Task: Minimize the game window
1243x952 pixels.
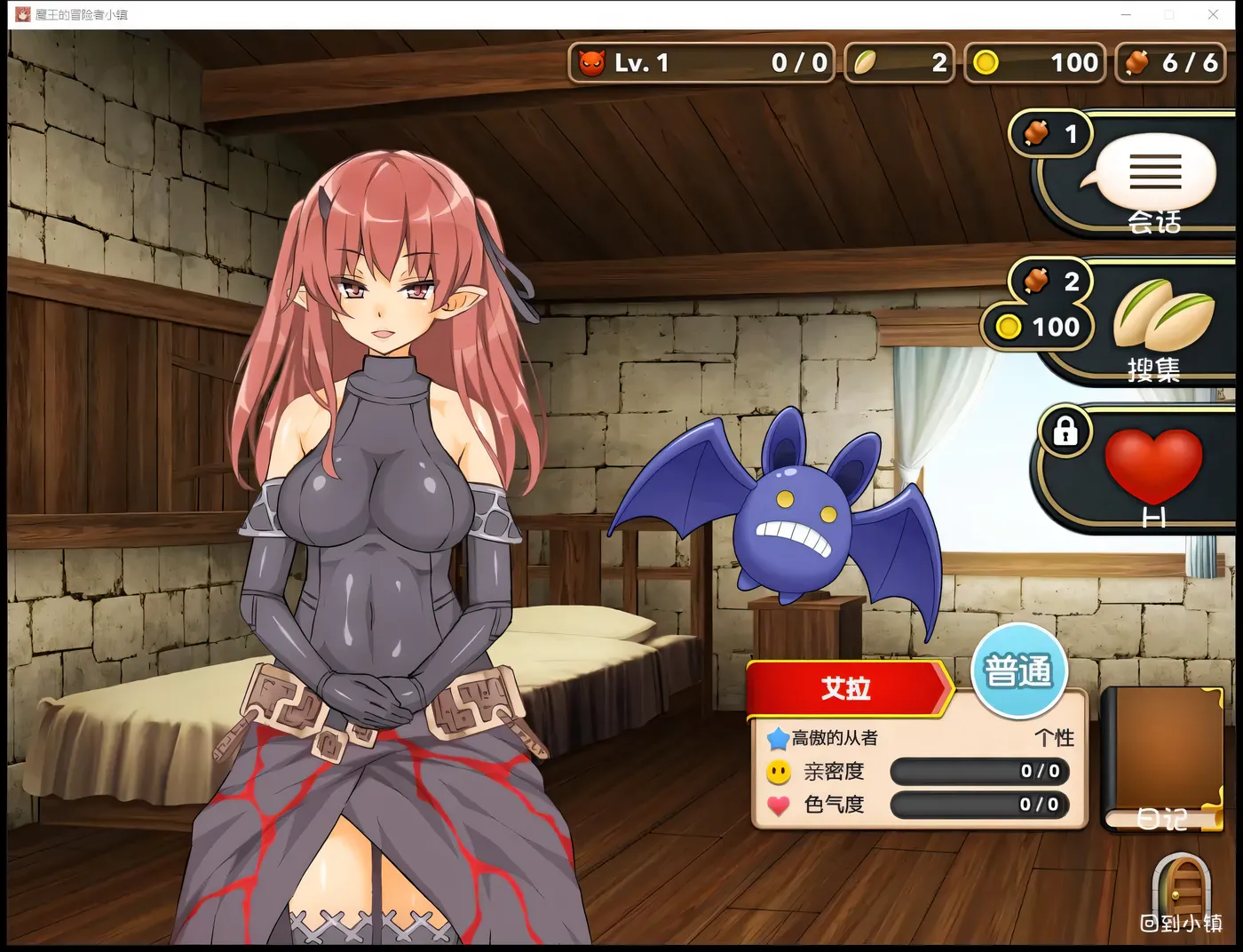Action: point(1126,14)
